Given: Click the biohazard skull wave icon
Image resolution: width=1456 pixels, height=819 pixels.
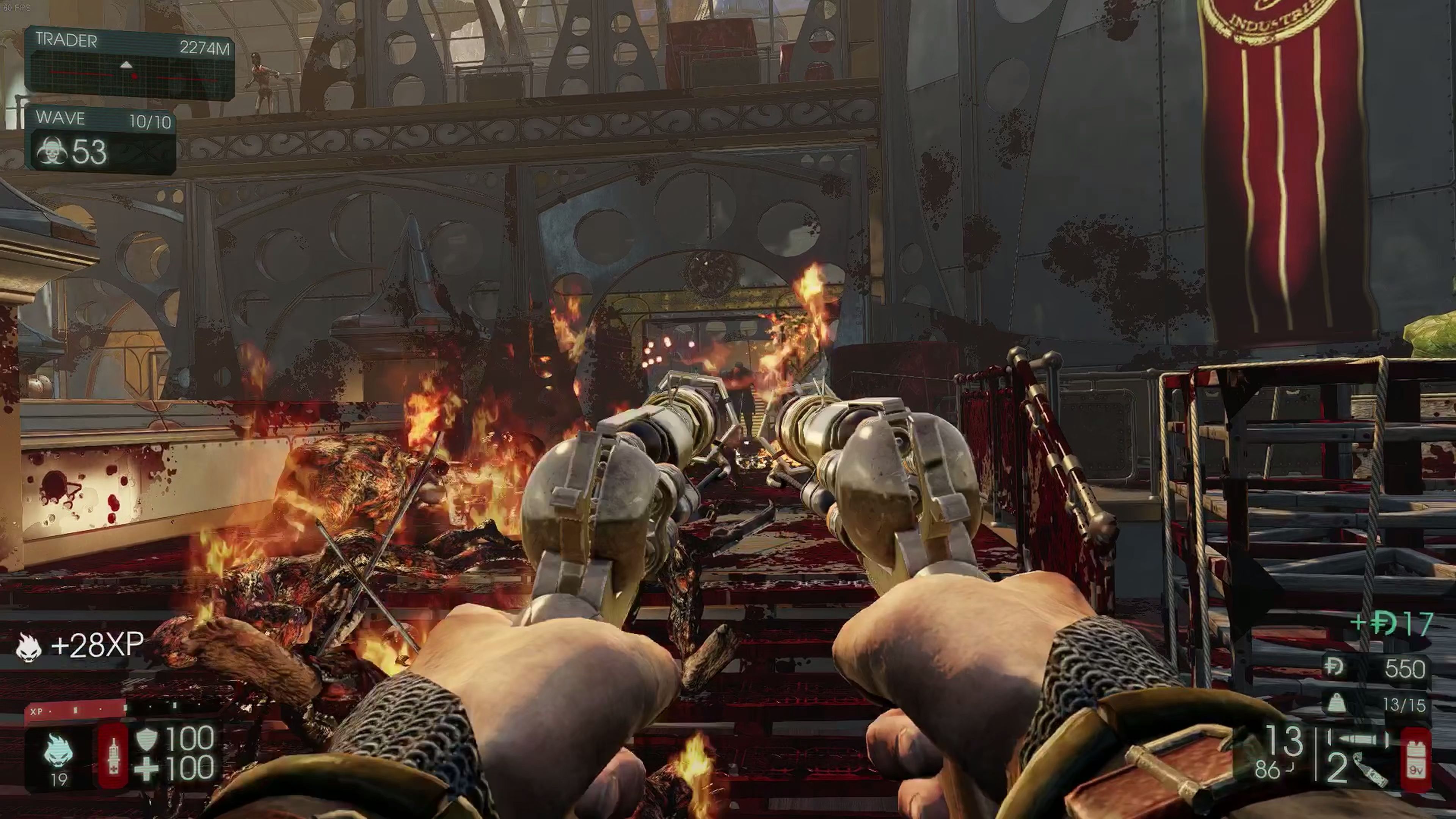Looking at the screenshot, I should (x=52, y=152).
